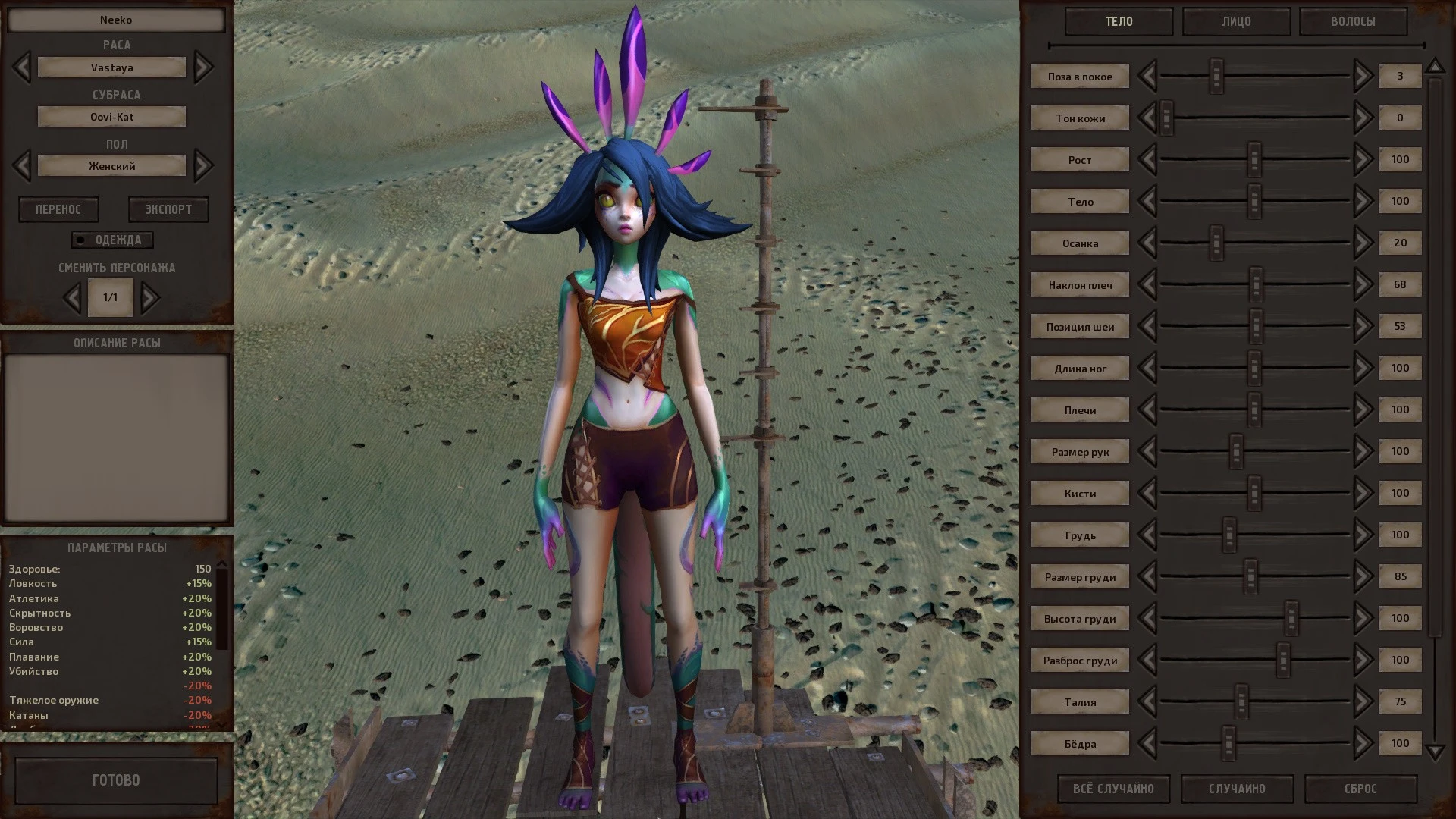Image resolution: width=1456 pixels, height=819 pixels.
Task: Open the Раса selector showing Vastaya
Action: click(x=111, y=67)
